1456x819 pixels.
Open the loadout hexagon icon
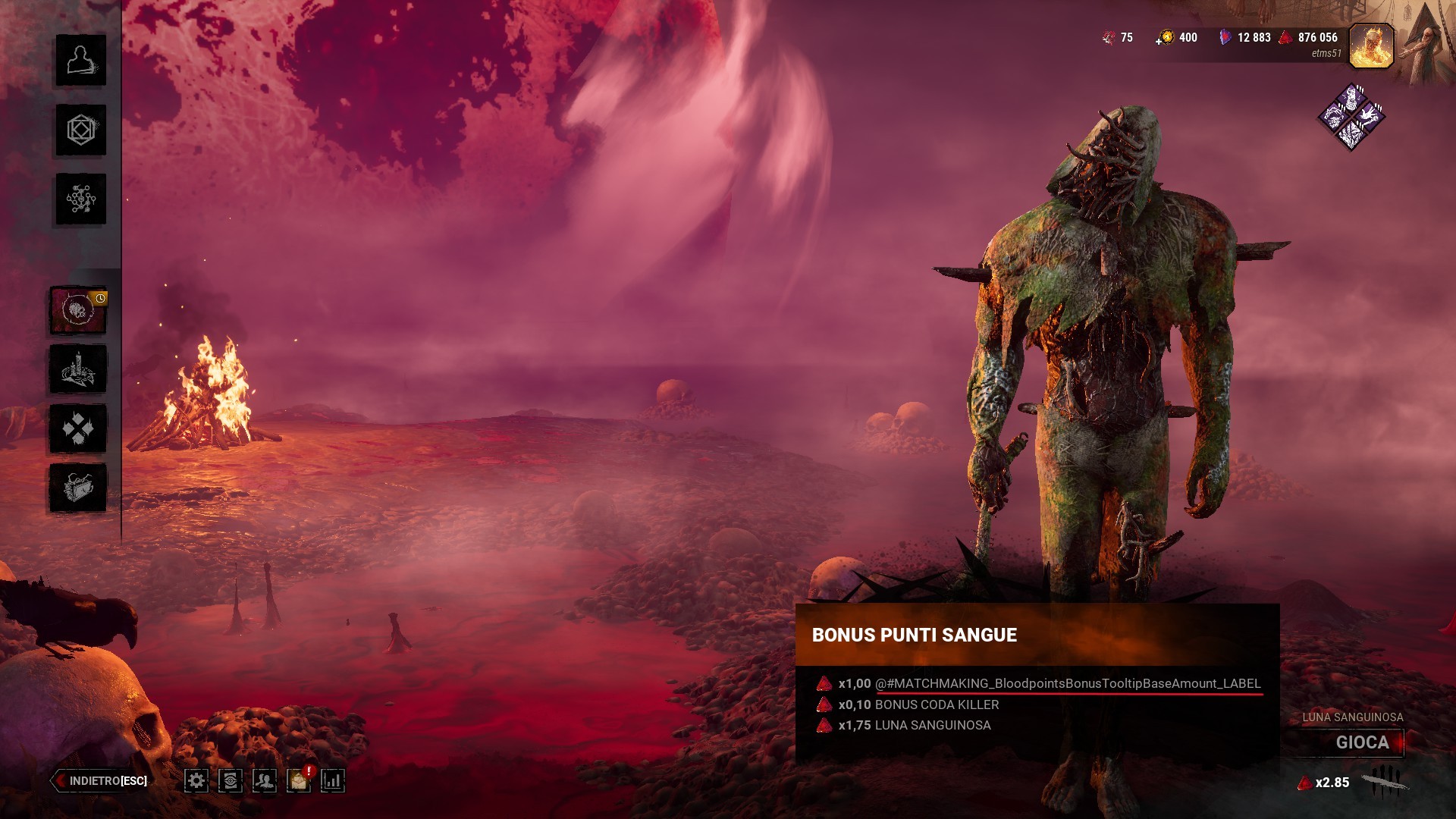(80, 130)
